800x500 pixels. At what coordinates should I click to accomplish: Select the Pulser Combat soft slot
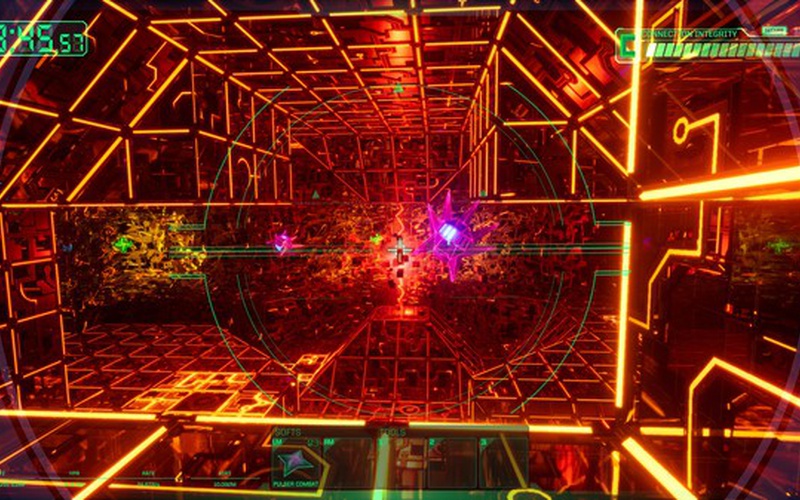pyautogui.click(x=296, y=463)
